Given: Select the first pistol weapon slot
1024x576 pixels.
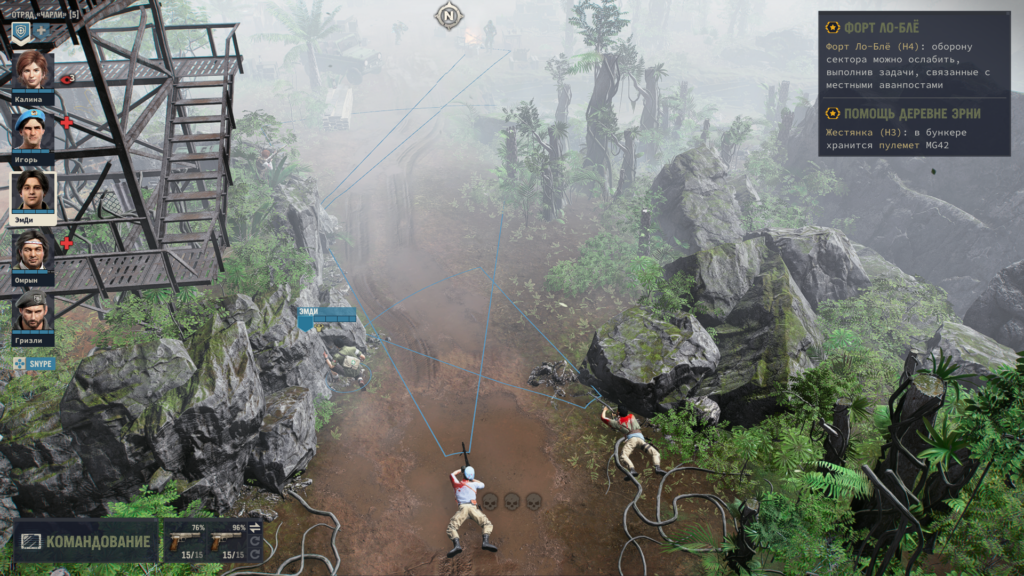Looking at the screenshot, I should [187, 540].
